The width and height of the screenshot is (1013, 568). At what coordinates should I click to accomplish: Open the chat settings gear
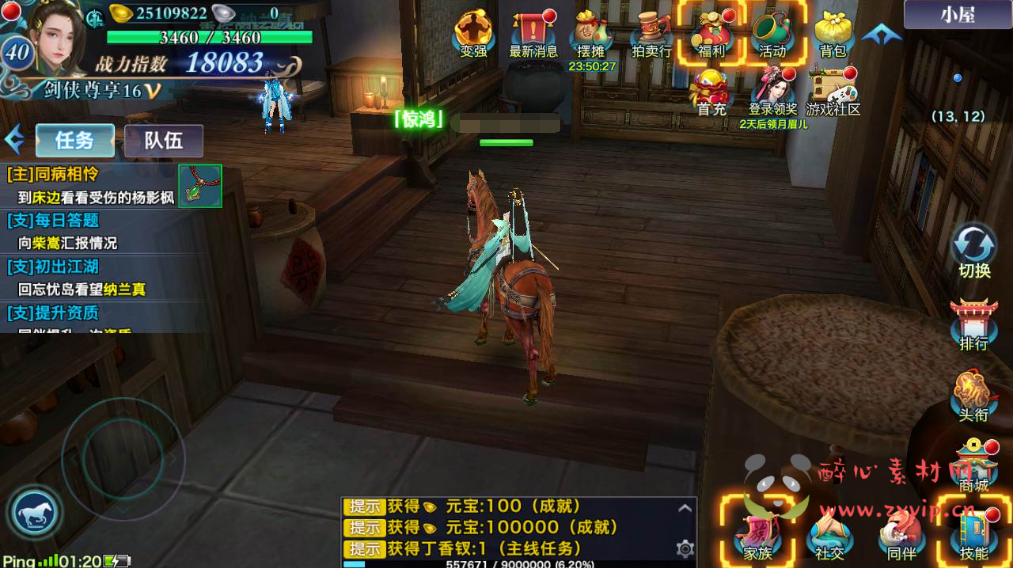coord(685,548)
